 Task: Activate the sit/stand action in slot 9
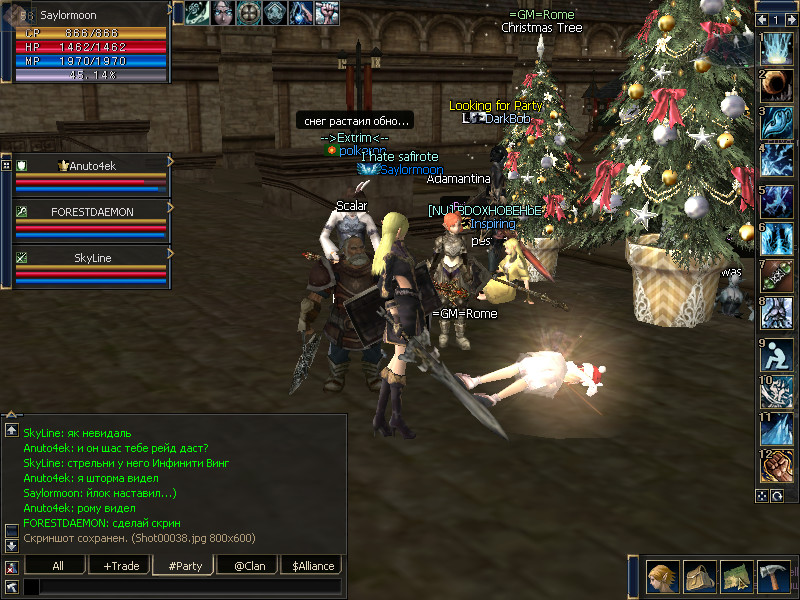click(777, 352)
